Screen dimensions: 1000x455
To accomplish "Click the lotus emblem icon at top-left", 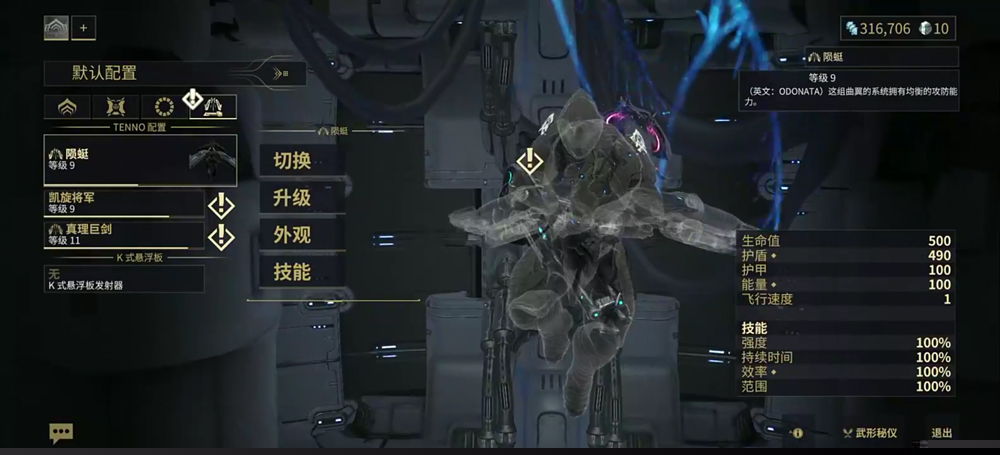I will (x=56, y=28).
